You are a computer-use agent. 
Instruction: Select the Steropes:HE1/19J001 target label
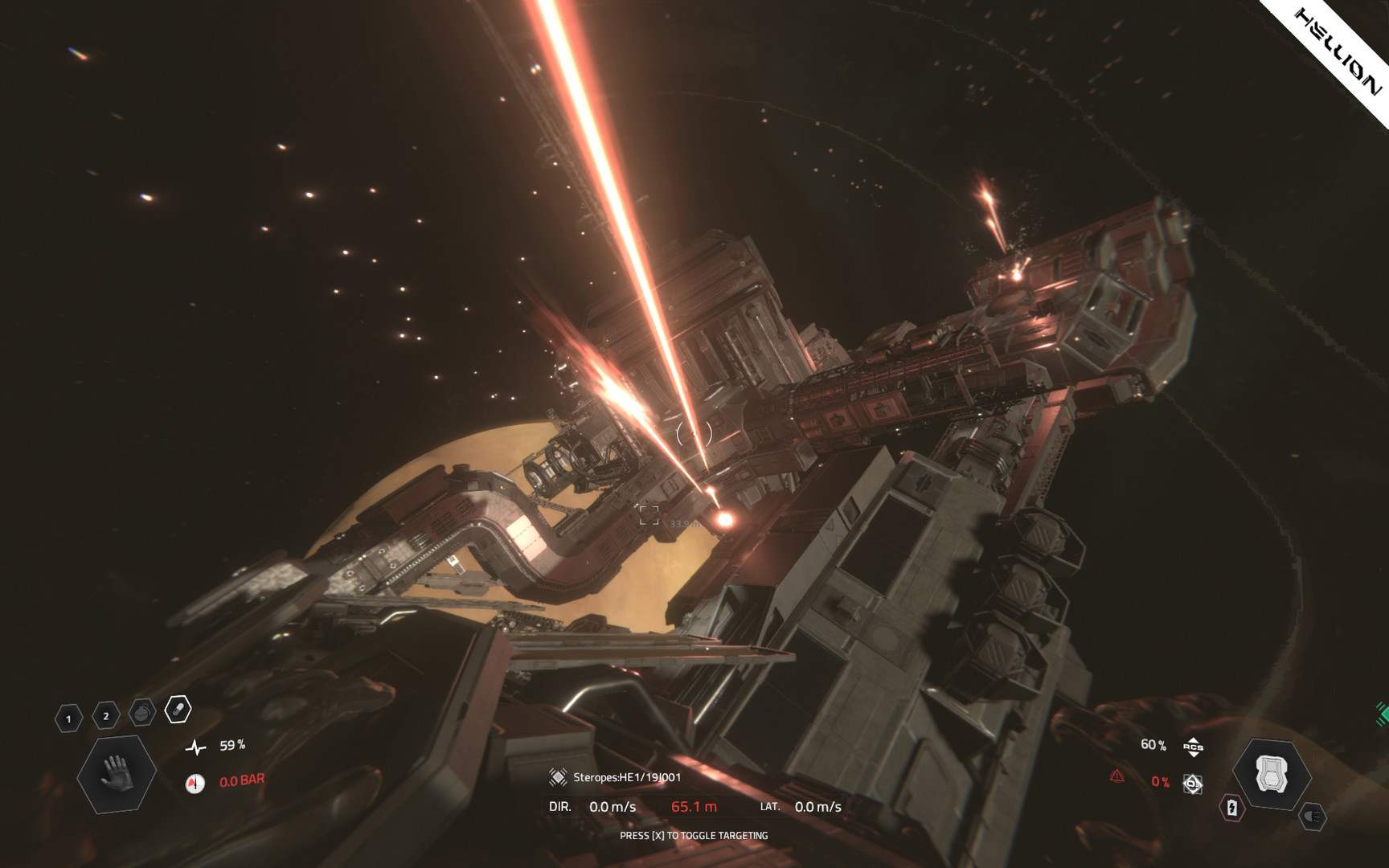coord(626,777)
